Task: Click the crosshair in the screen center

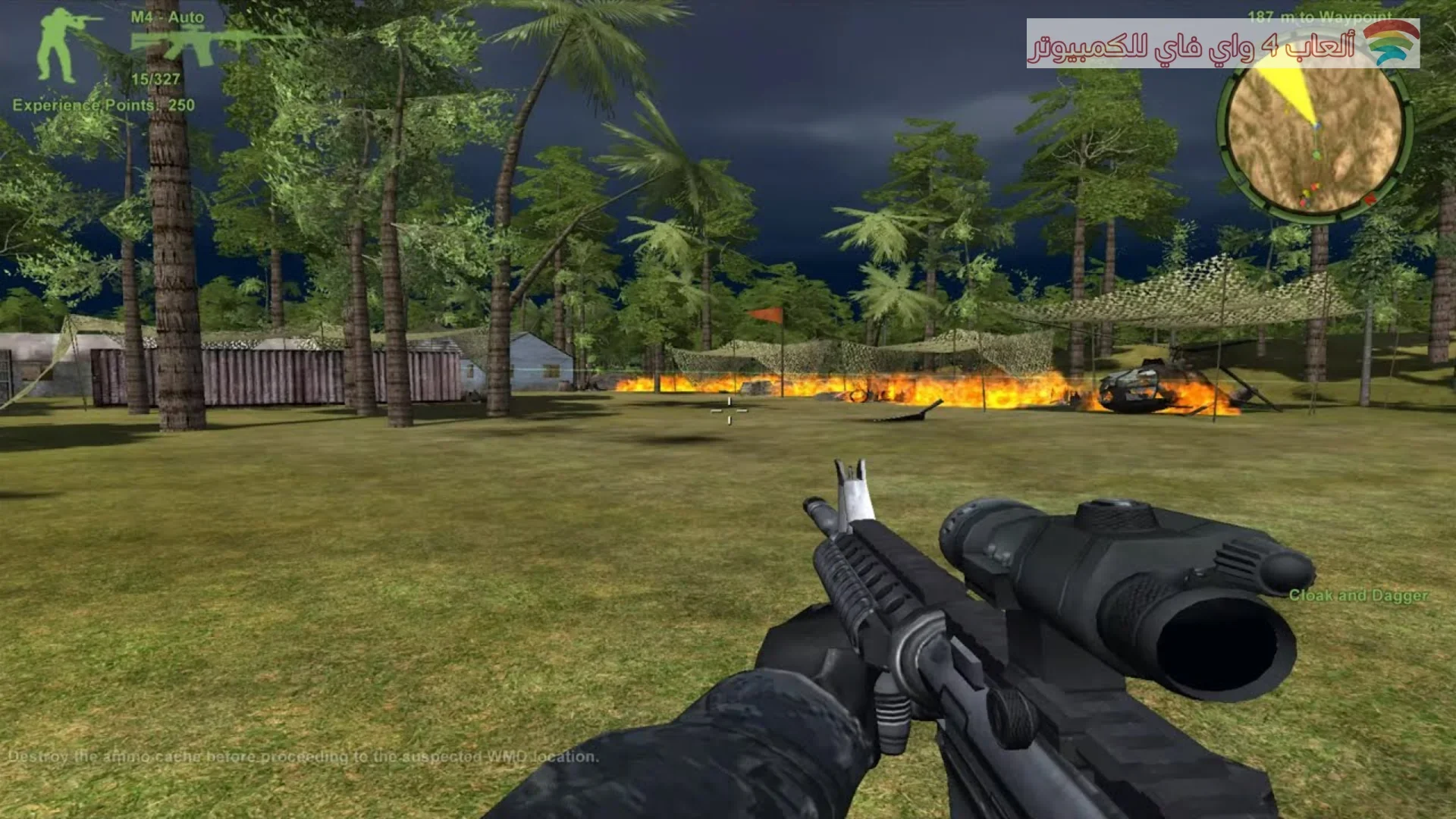Action: (730, 409)
